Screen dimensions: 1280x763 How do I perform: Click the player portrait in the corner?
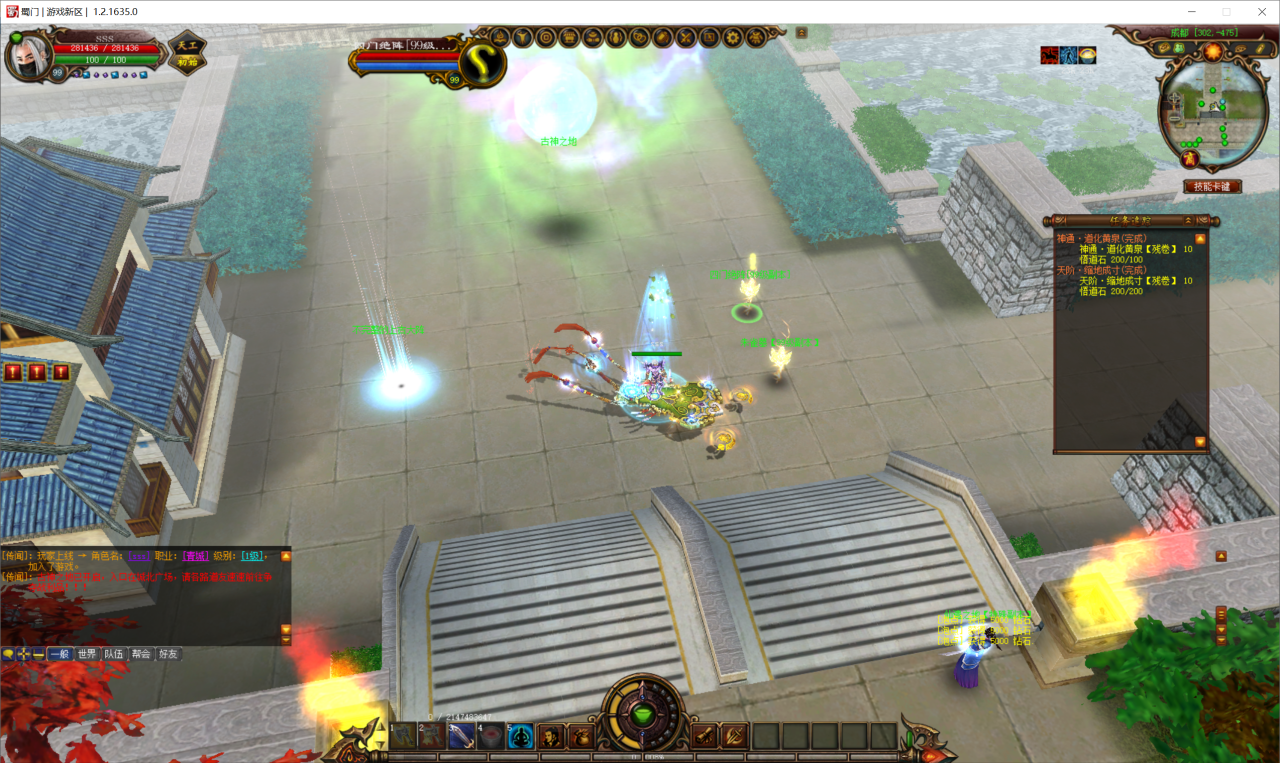click(27, 56)
